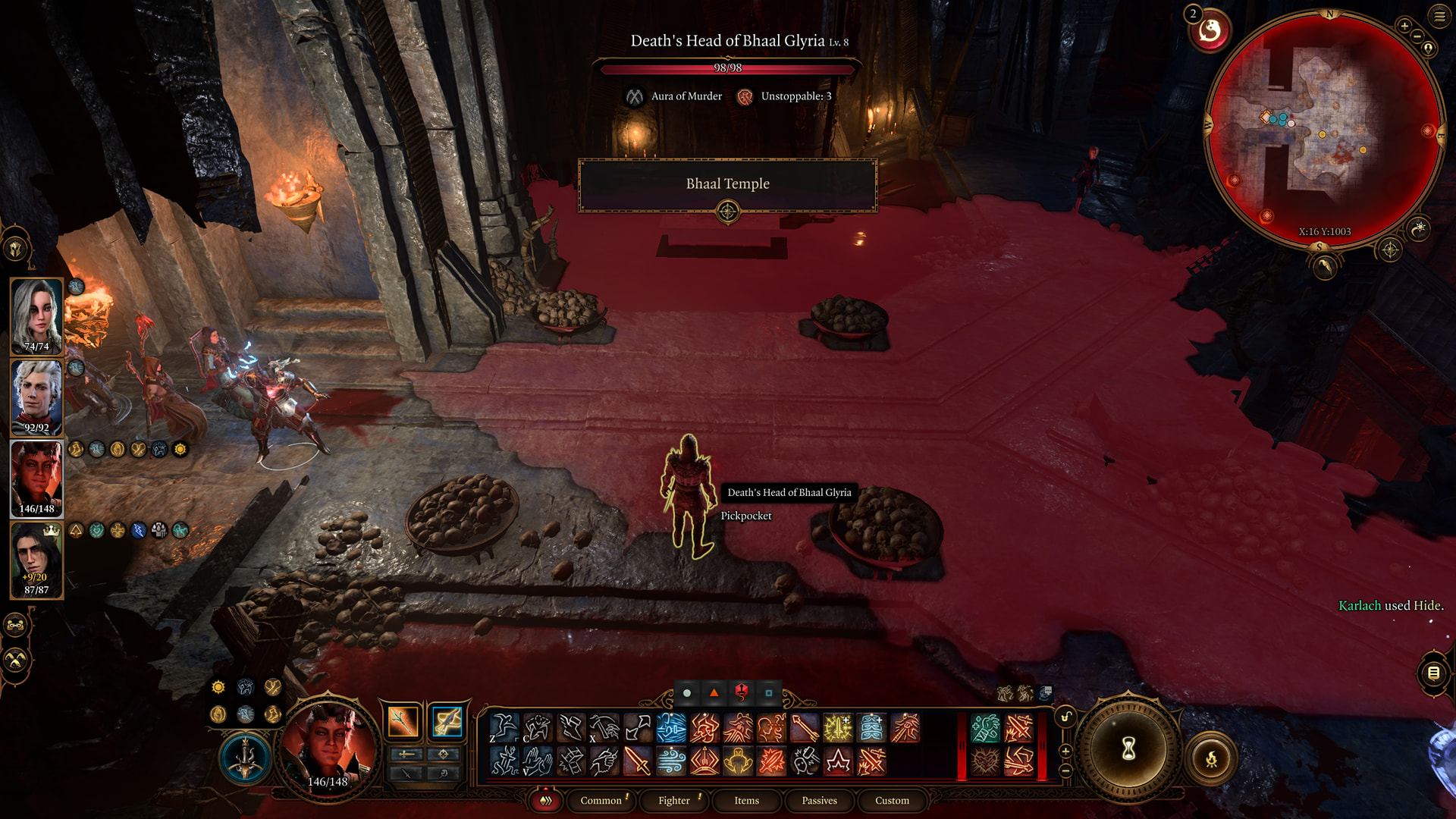Click the hourglass end turn button
1456x819 pixels.
pos(1128,749)
